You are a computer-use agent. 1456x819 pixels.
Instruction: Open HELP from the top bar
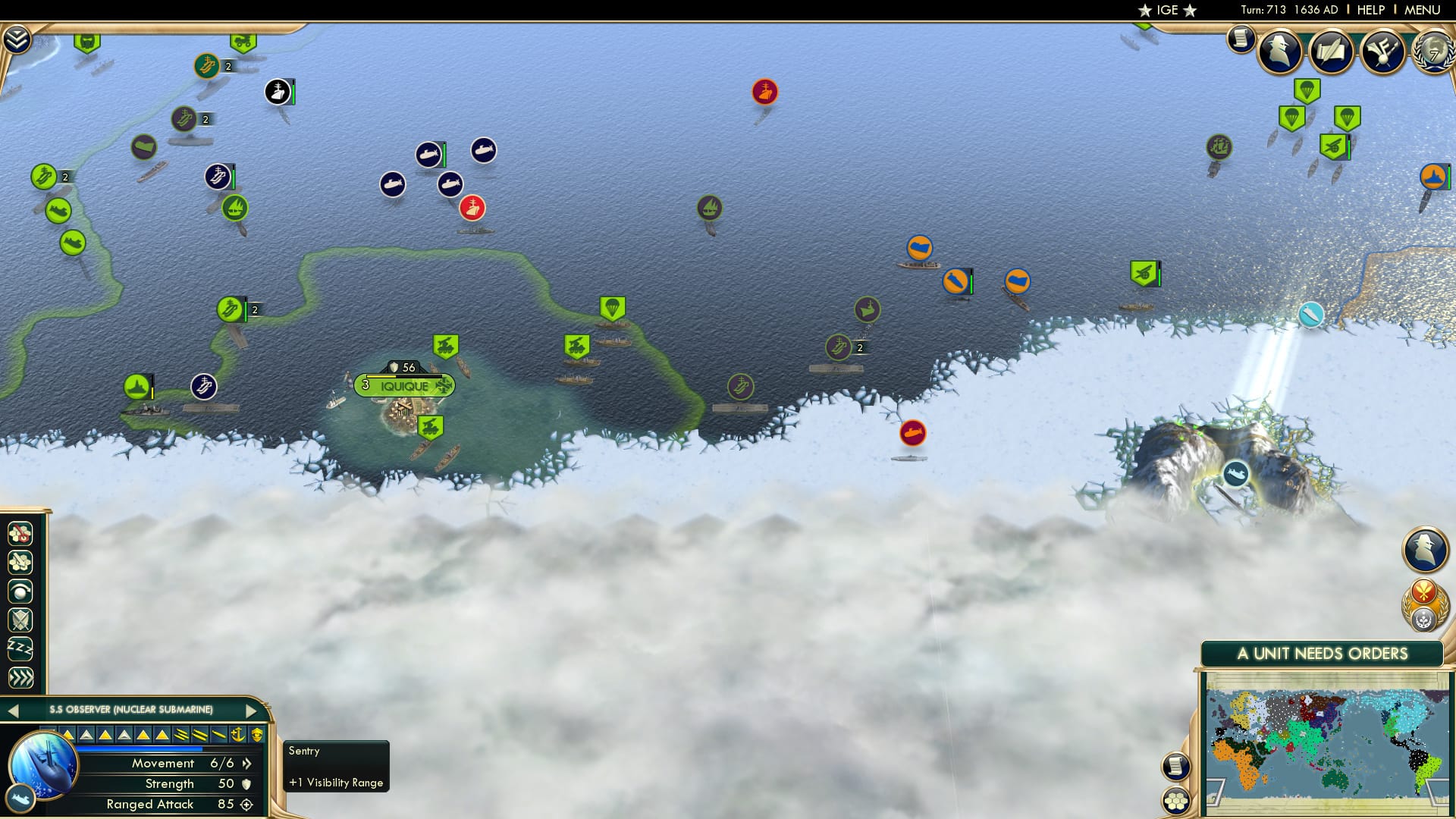coord(1370,10)
